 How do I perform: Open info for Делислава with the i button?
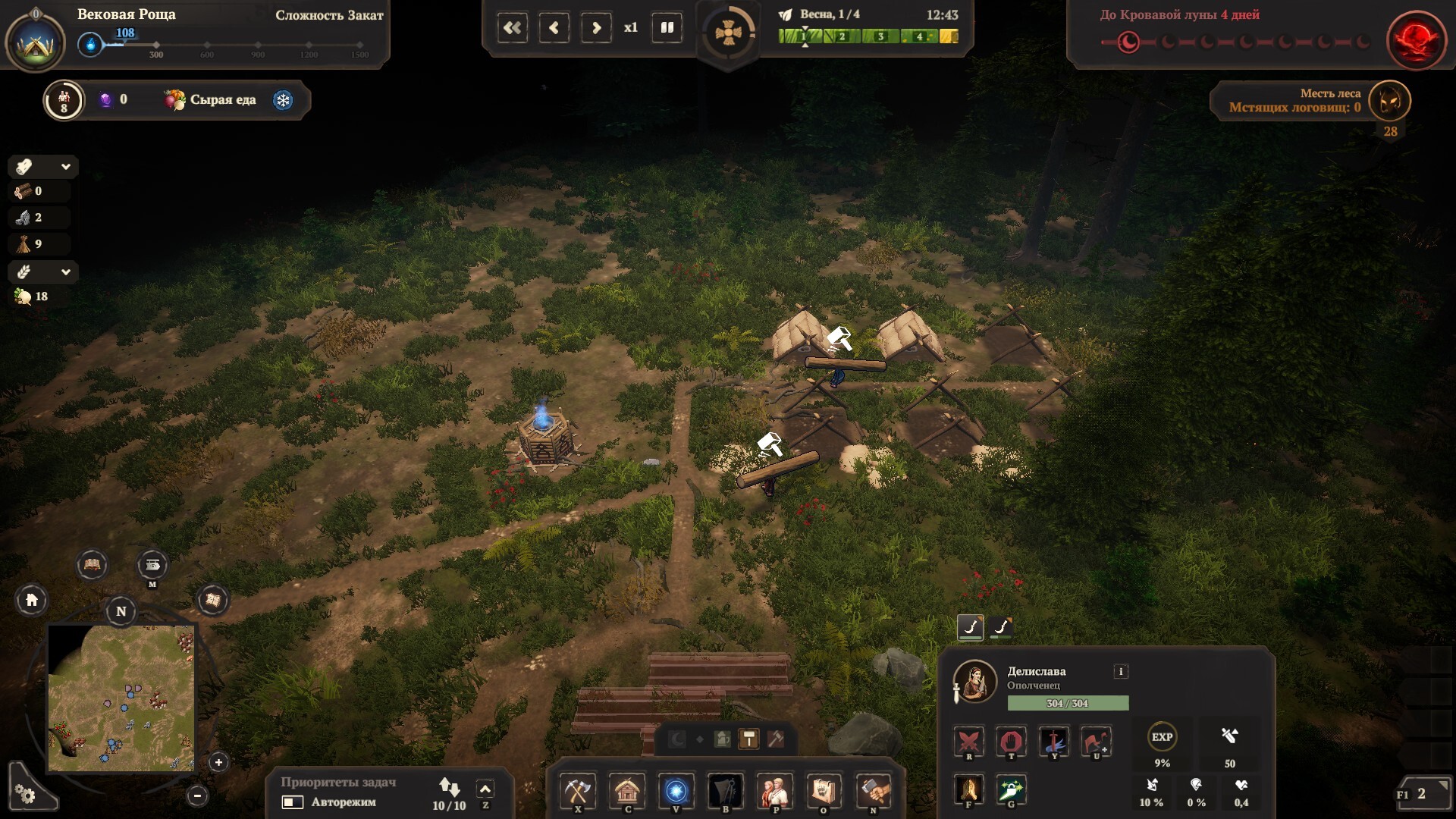1120,671
